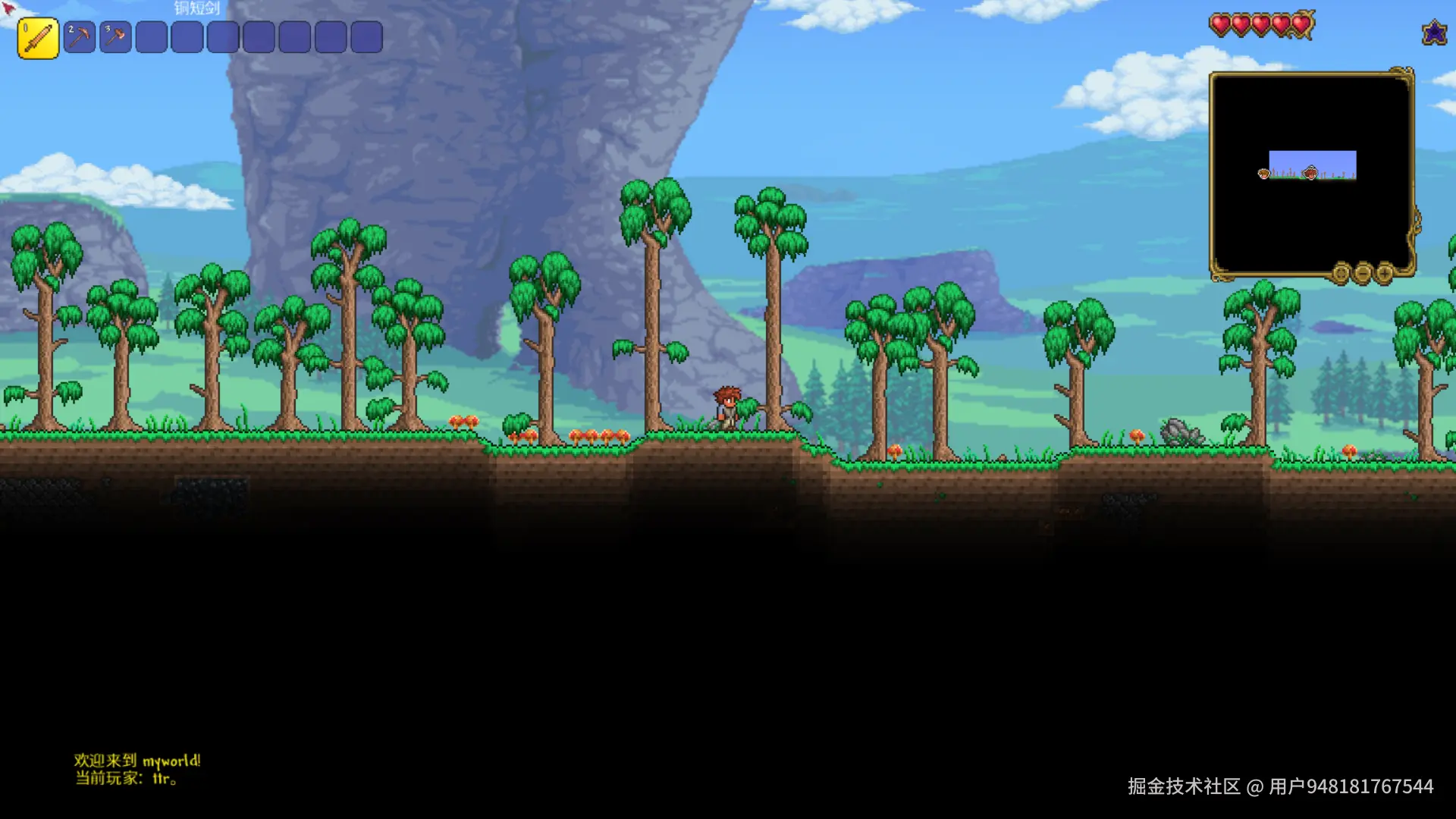Viewport: 1456px width, 819px height.
Task: Zoom in the minimap with plus button
Action: tap(1384, 273)
